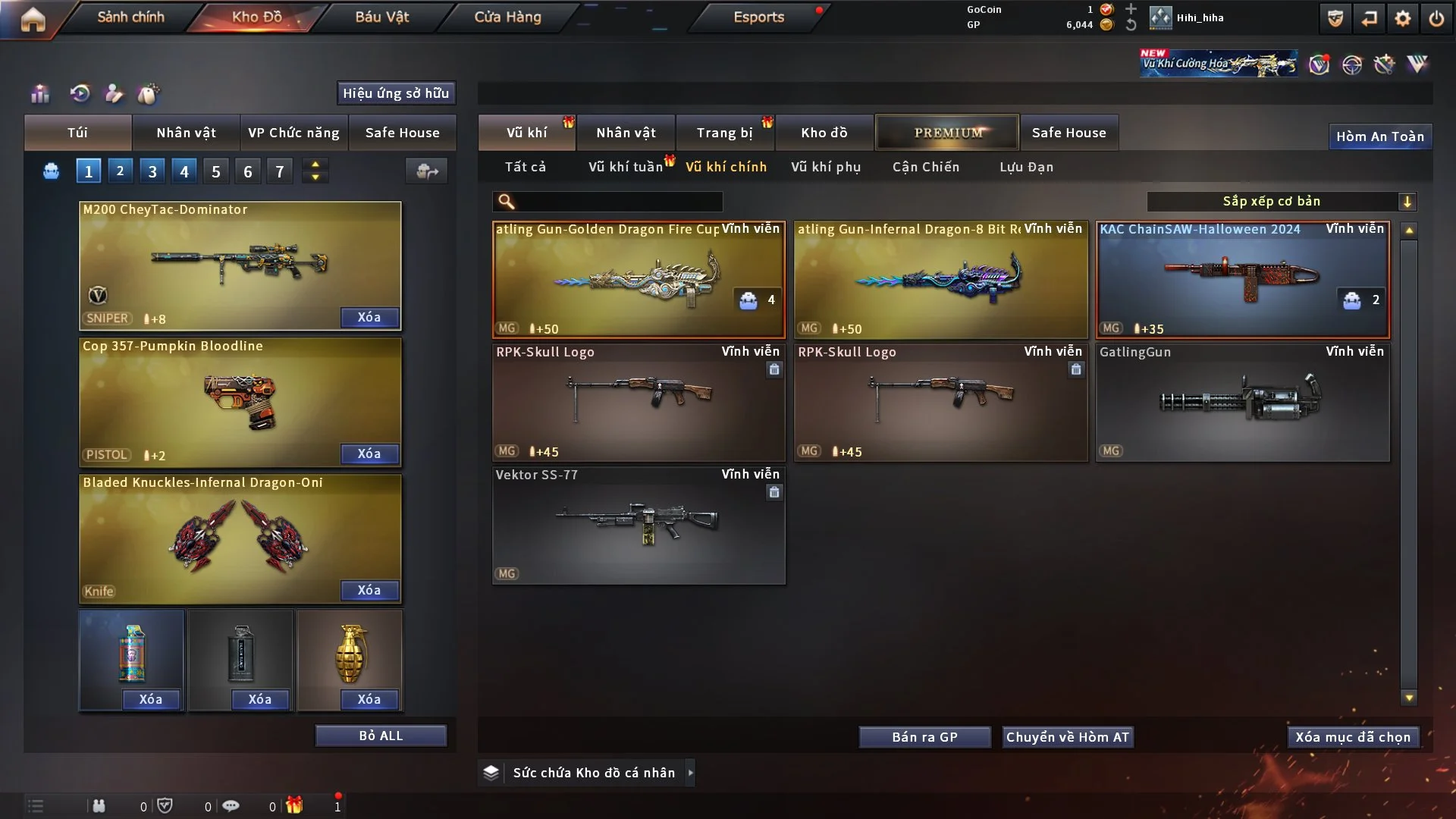Choose the GatlingGun weapon tile

click(1242, 402)
